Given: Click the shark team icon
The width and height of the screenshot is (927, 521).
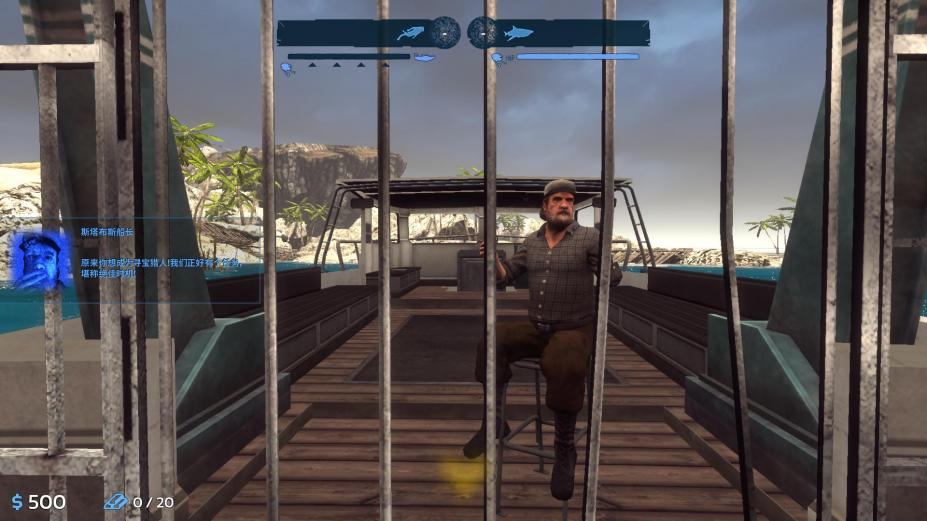Looking at the screenshot, I should 517,33.
